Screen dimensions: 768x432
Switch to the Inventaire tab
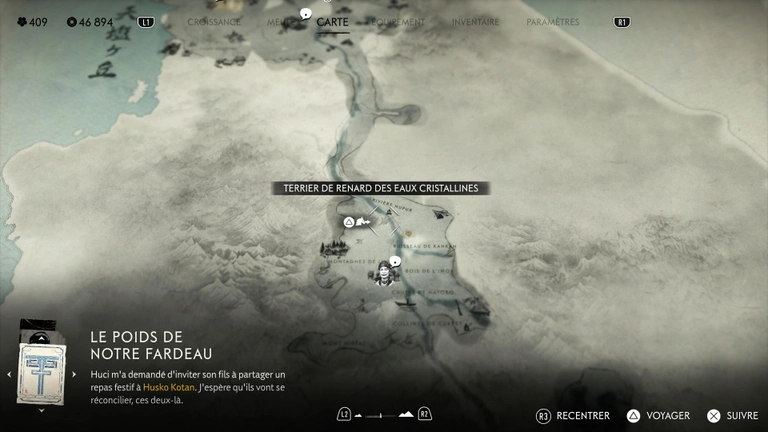pyautogui.click(x=475, y=22)
